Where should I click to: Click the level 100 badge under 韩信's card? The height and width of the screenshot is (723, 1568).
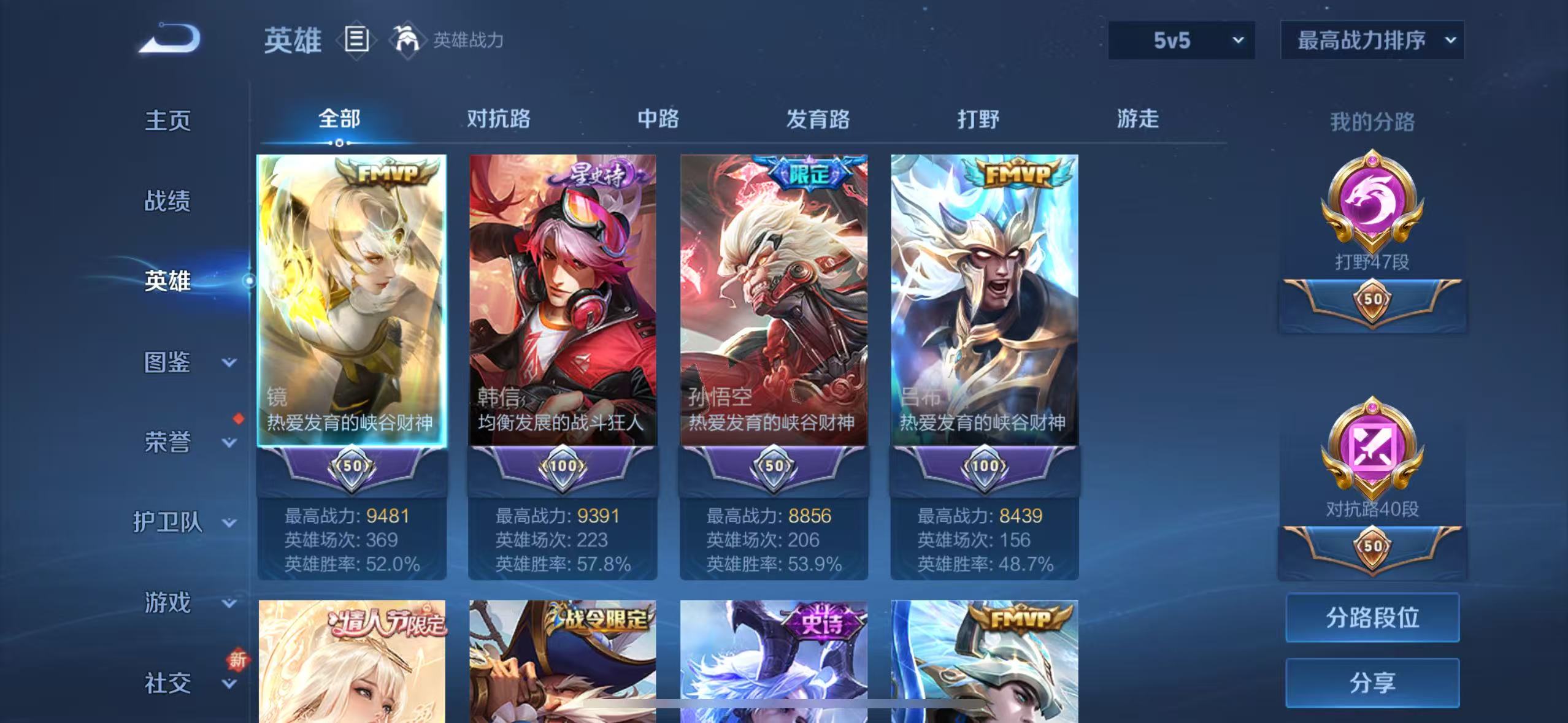point(562,466)
